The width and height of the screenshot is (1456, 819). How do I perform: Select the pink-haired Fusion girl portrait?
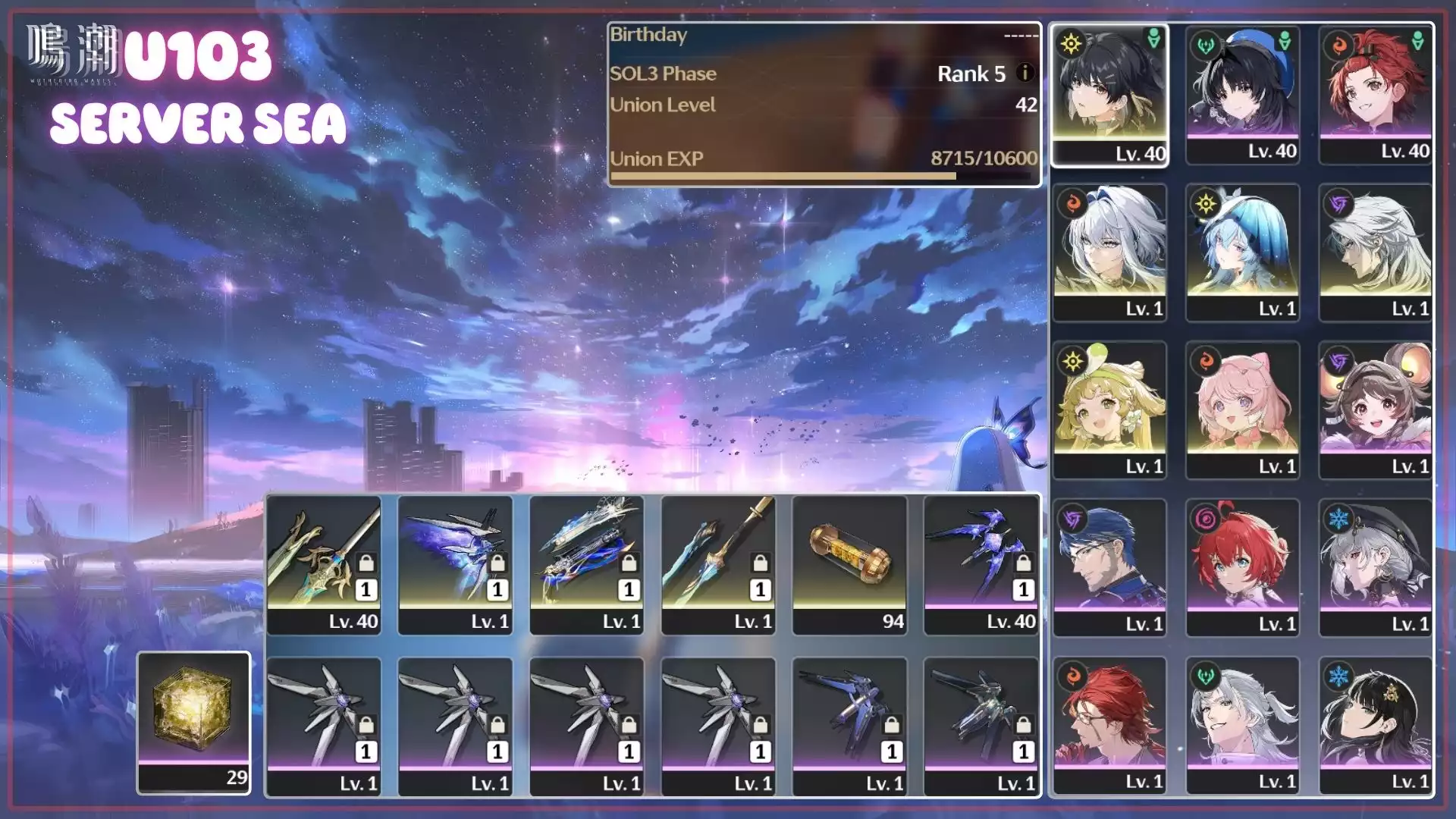pyautogui.click(x=1243, y=410)
